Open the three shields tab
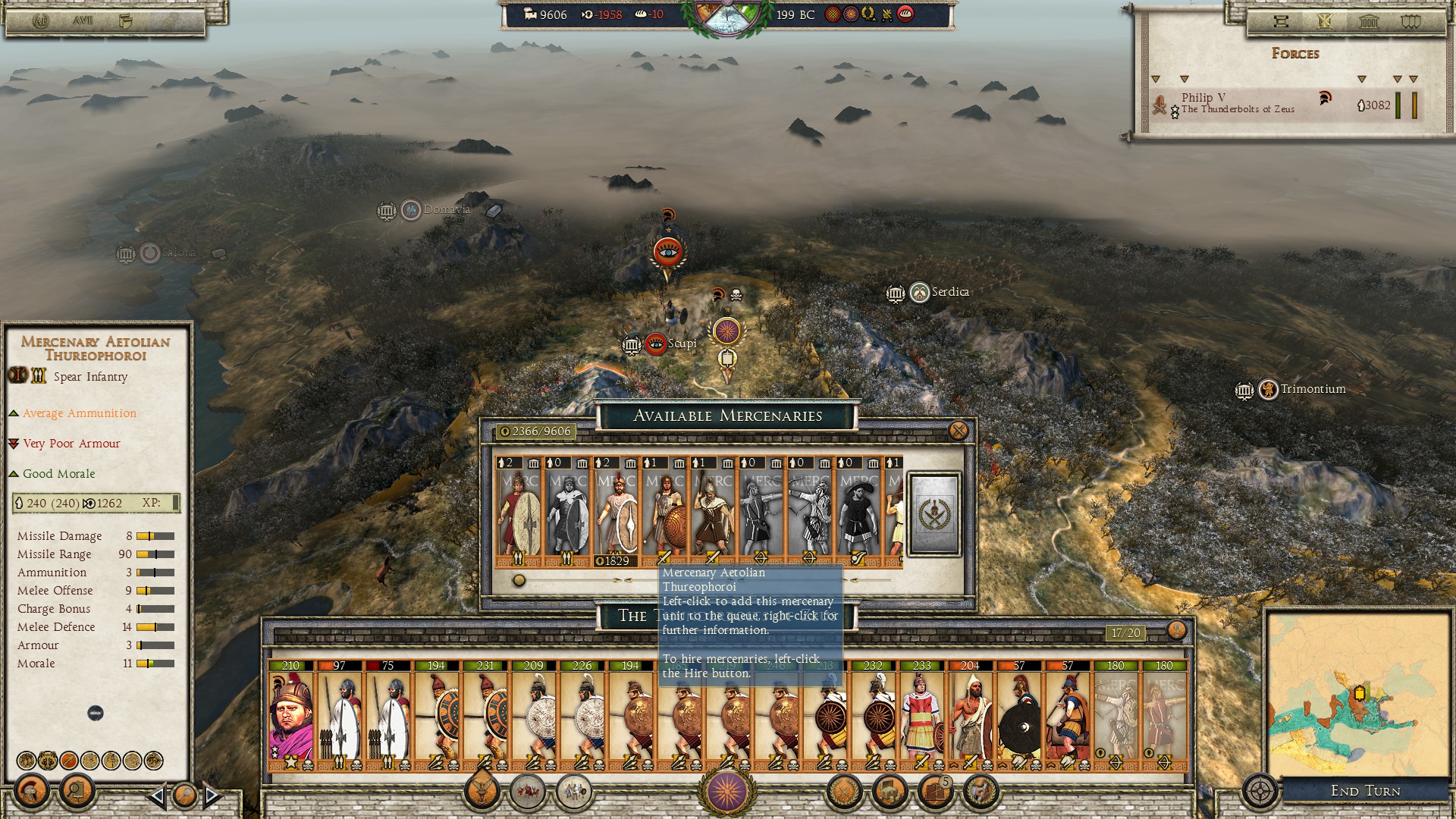1456x819 pixels. coord(1410,21)
